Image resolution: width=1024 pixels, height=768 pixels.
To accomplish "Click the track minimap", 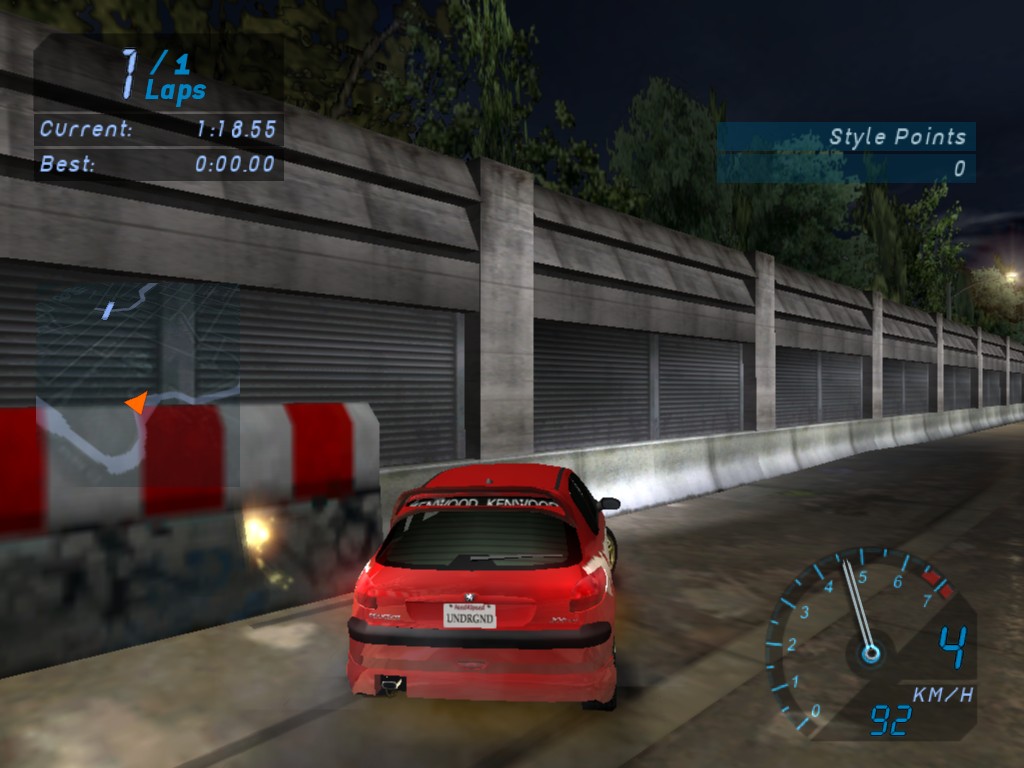I will (138, 383).
